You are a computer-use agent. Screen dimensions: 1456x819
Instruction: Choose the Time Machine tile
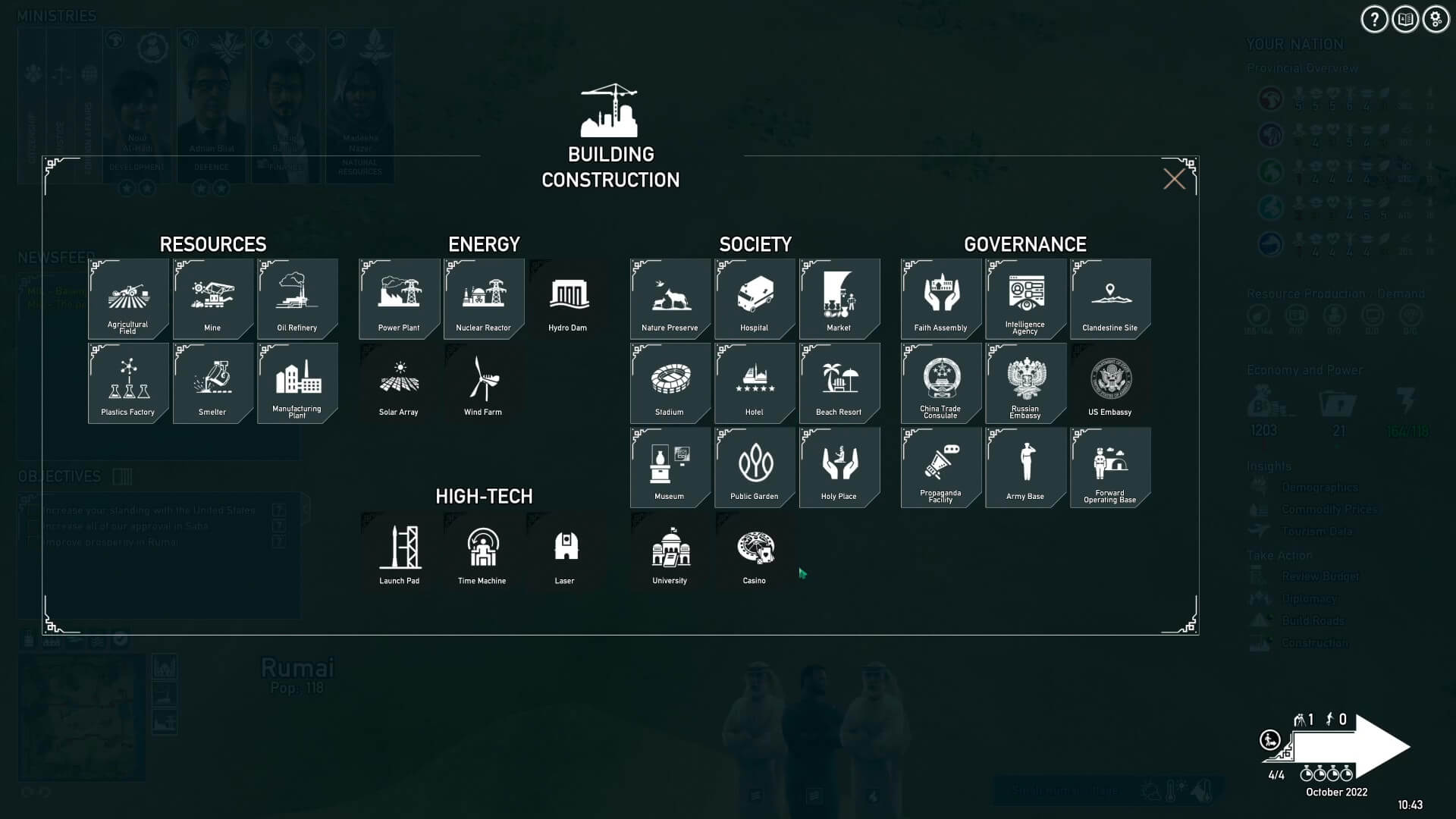(482, 551)
